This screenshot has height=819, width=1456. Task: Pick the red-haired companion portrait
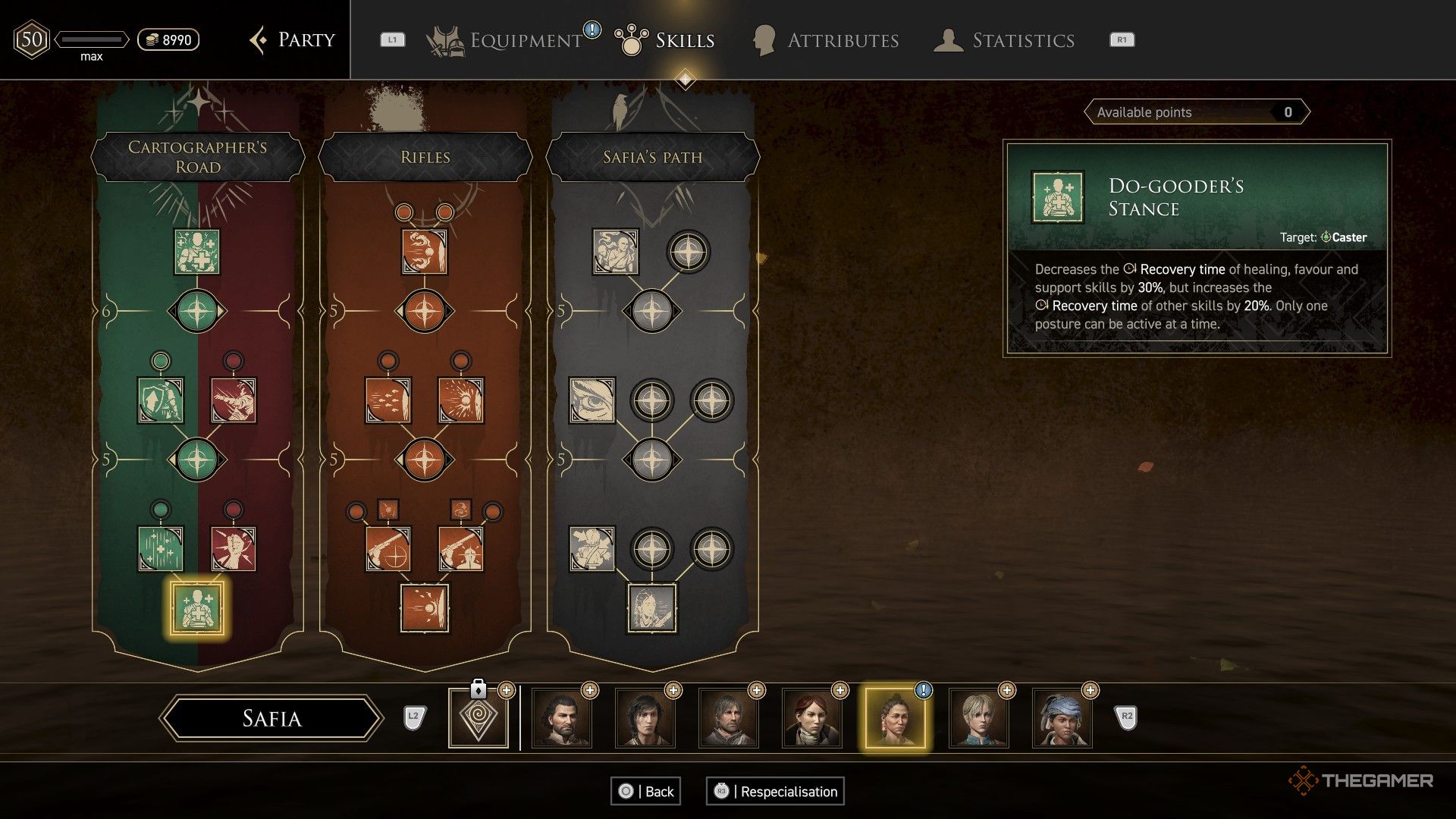pyautogui.click(x=811, y=718)
